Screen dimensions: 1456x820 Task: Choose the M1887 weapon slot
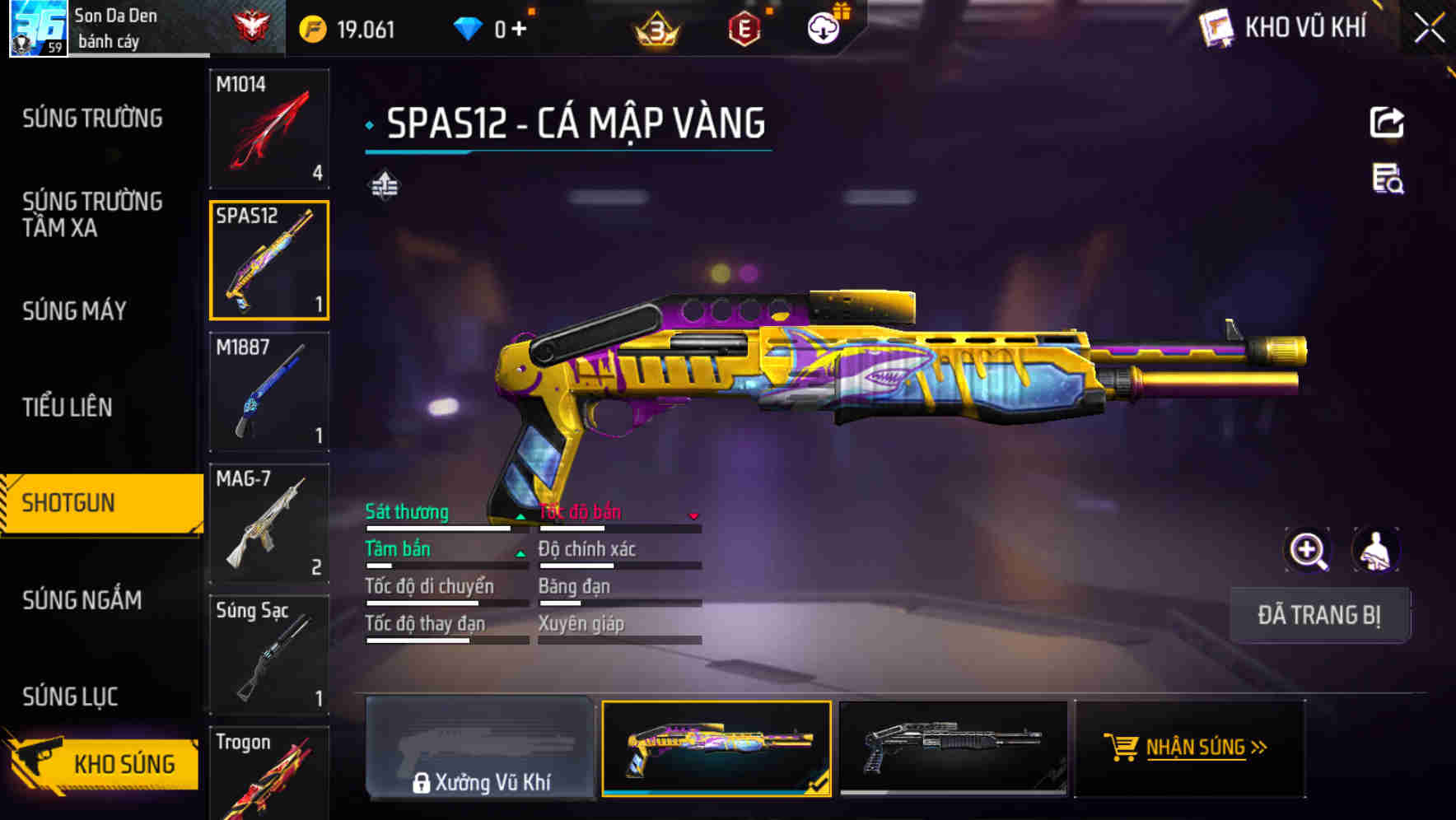(269, 392)
